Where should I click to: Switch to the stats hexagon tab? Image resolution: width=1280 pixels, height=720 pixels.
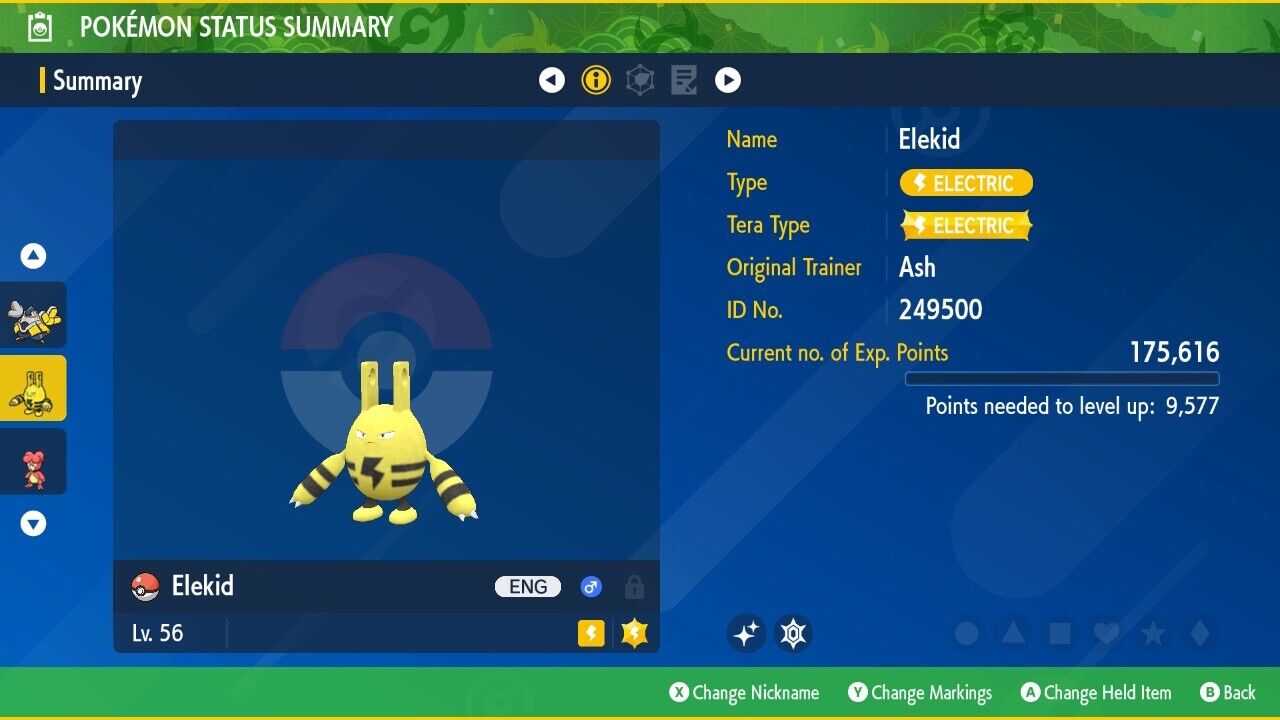click(640, 80)
